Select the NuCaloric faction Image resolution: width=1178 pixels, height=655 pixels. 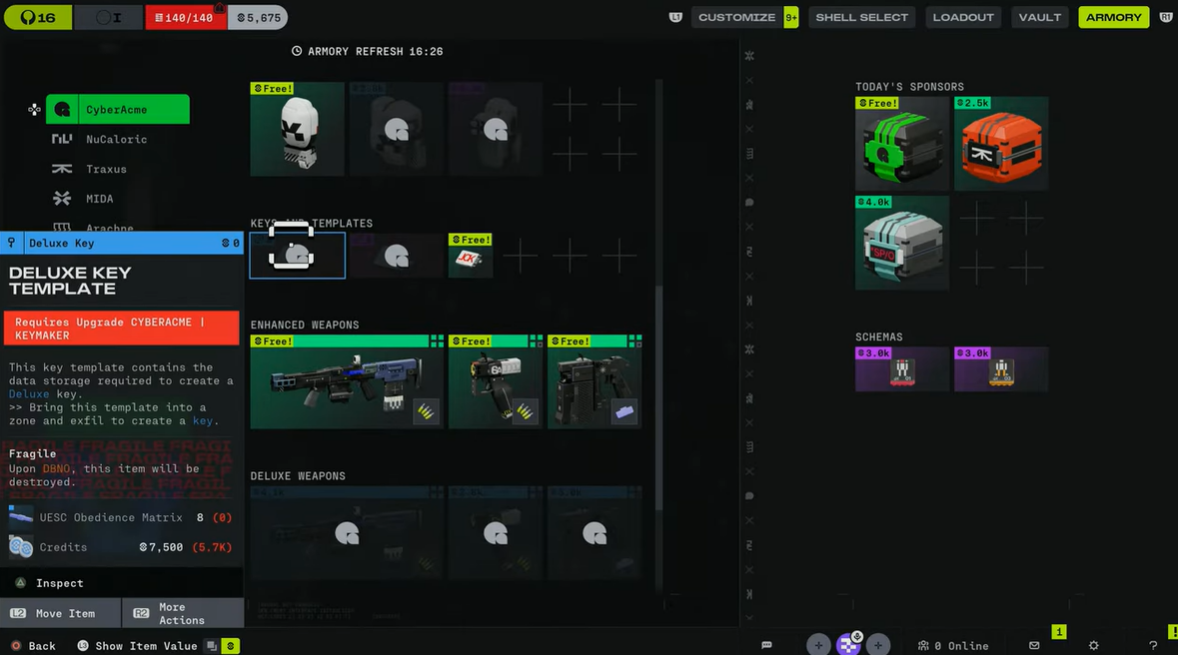(116, 139)
